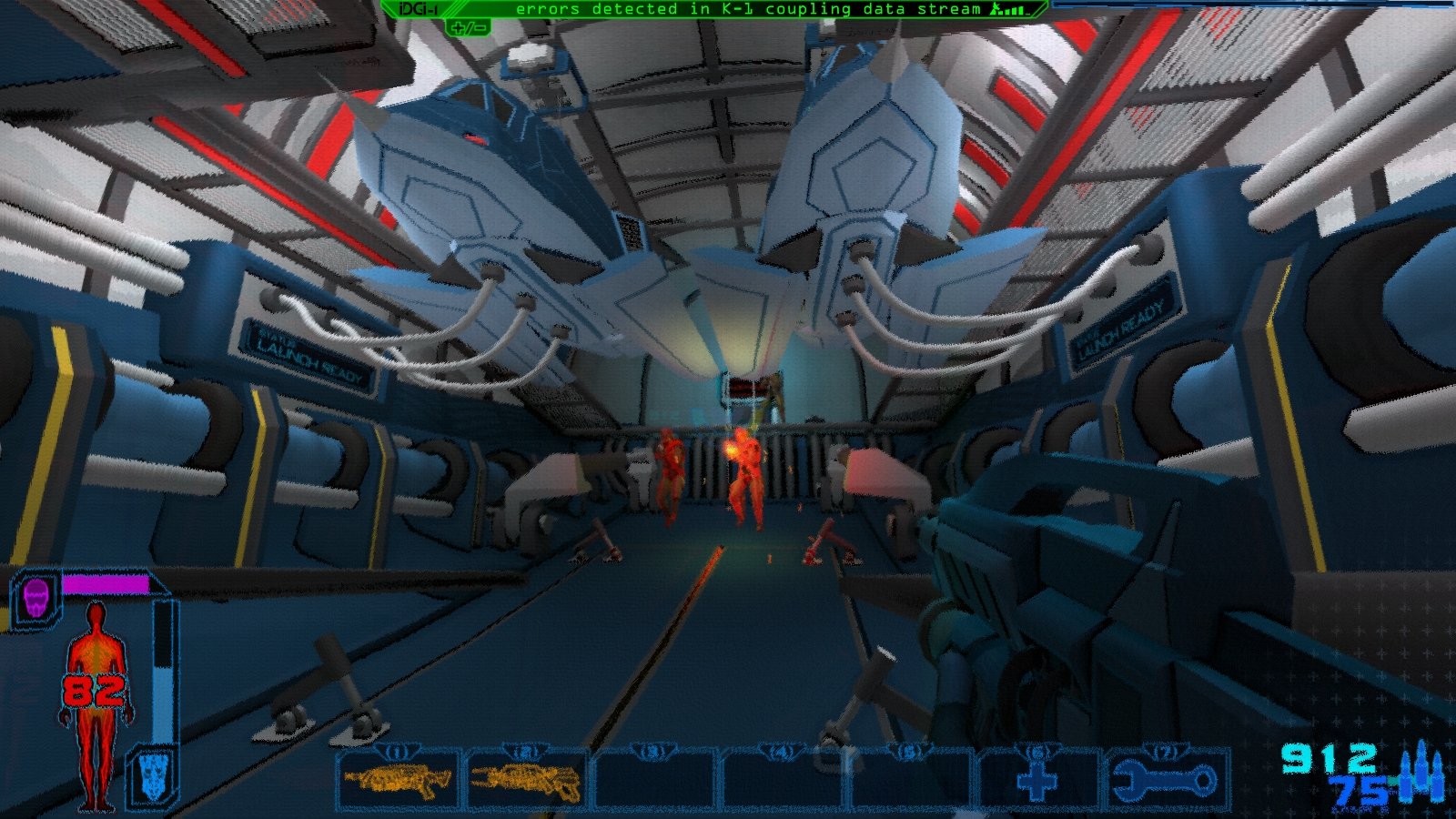Toggle the +/- message display control
The width and height of the screenshot is (1456, 819).
tap(467, 27)
